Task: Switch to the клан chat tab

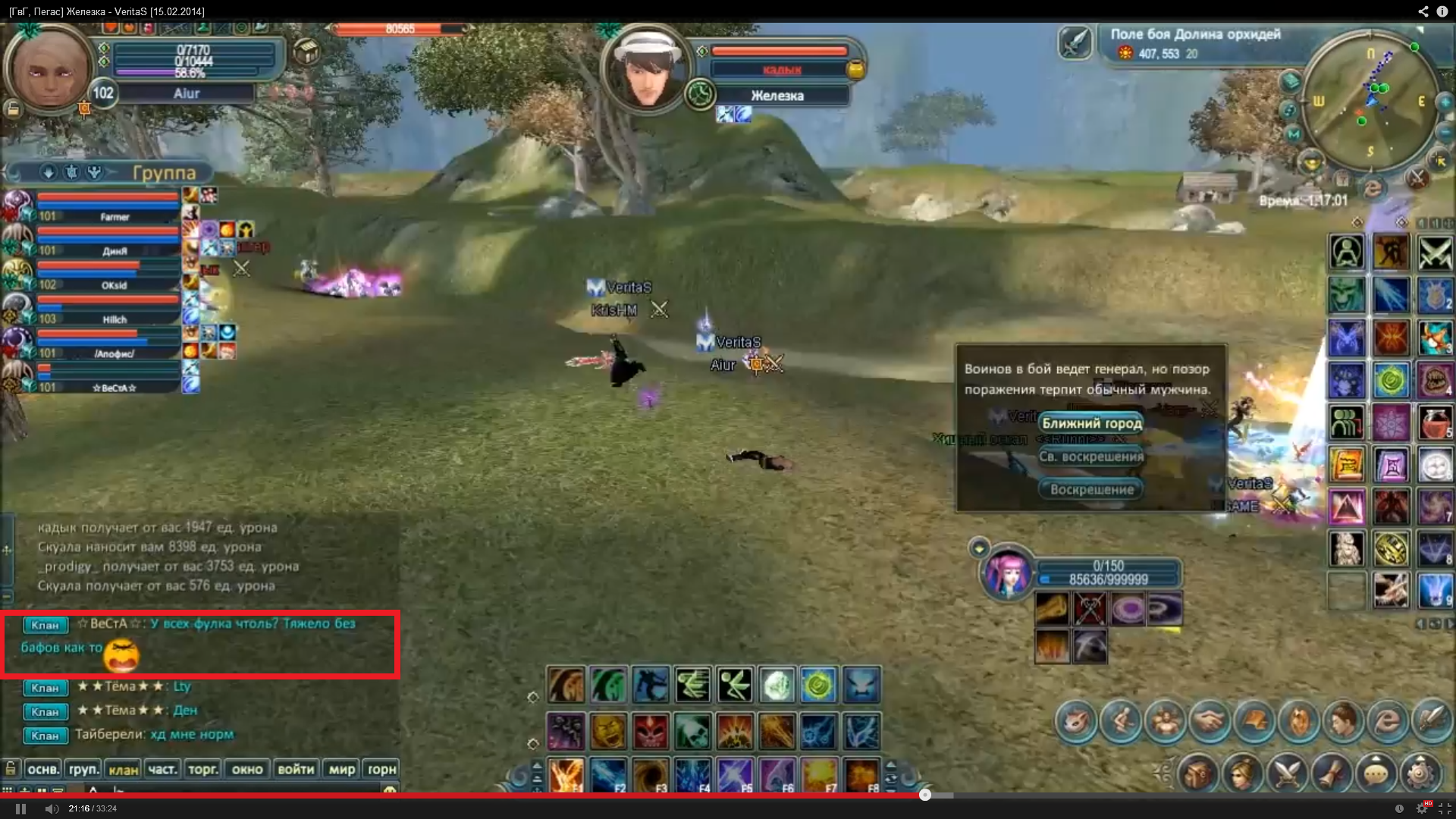Action: pyautogui.click(x=123, y=769)
